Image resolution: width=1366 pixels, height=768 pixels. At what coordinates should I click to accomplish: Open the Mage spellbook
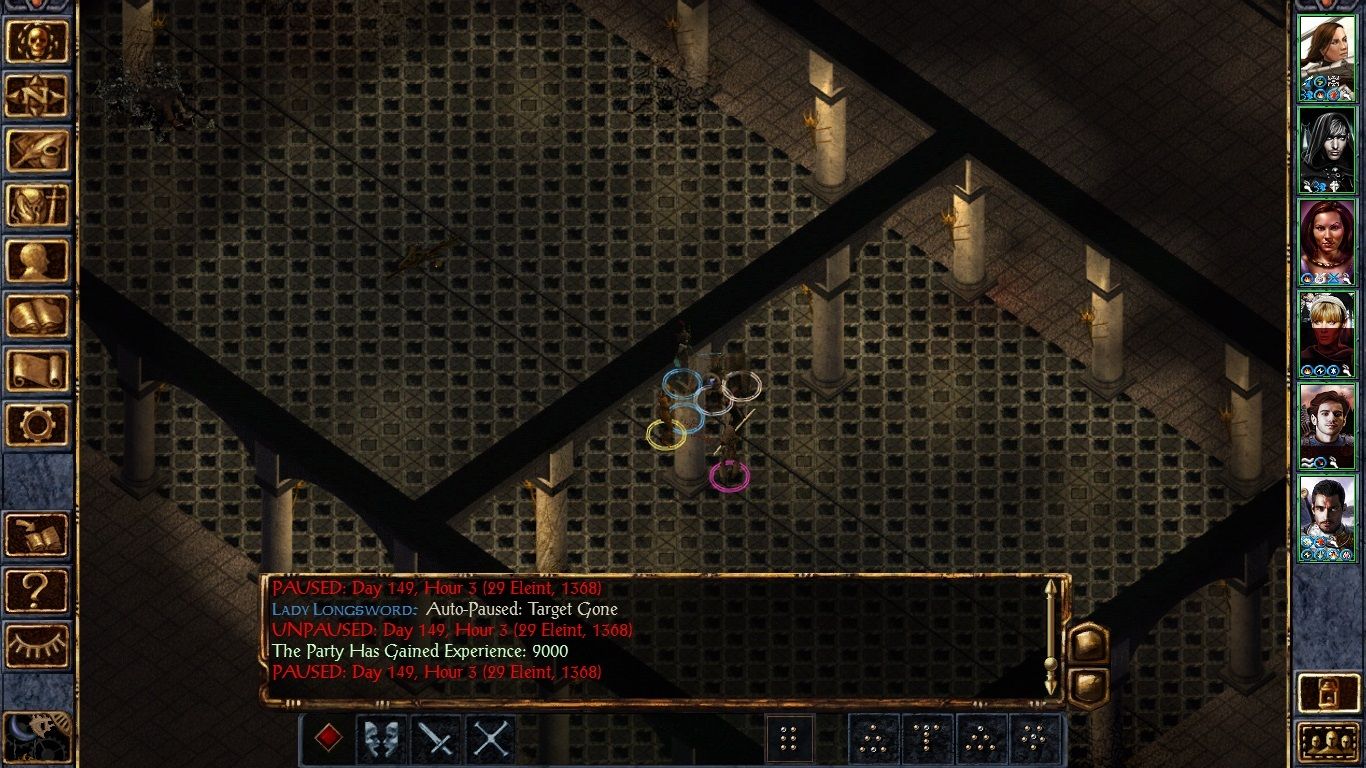[x=37, y=313]
